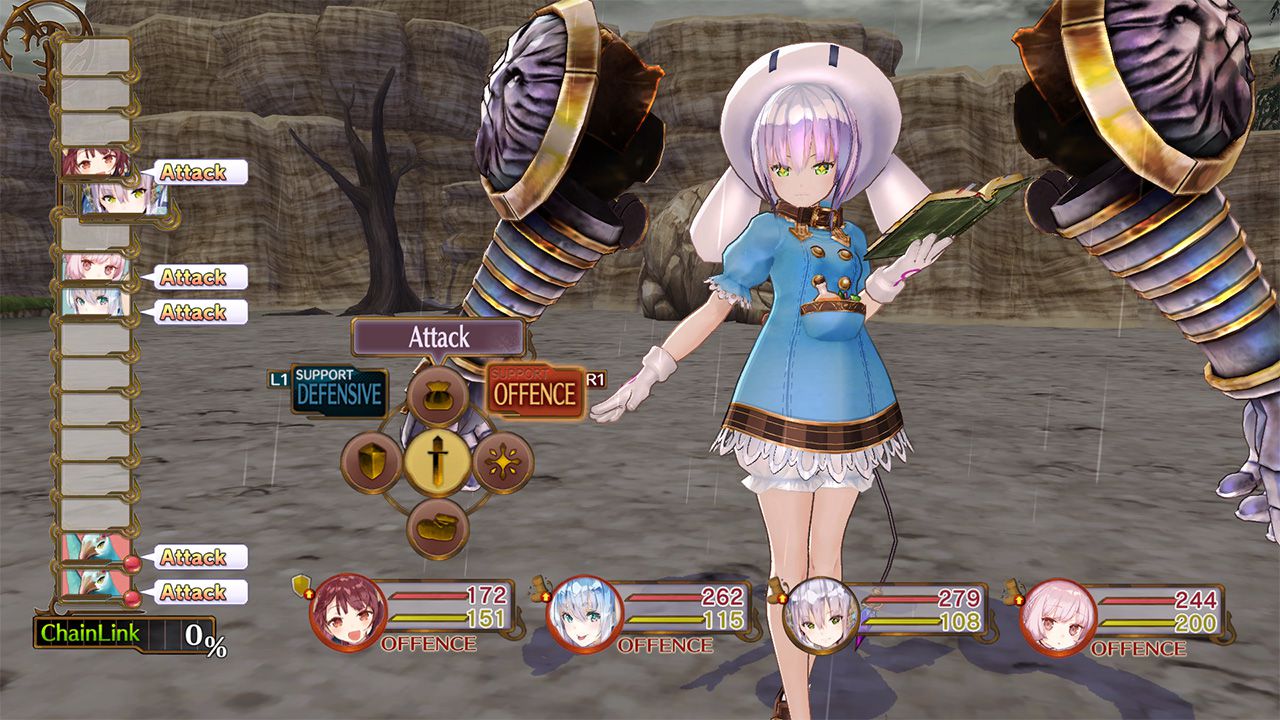Toggle the Support Defensive L1 option
Screen dimensions: 1280x720
coord(341,388)
